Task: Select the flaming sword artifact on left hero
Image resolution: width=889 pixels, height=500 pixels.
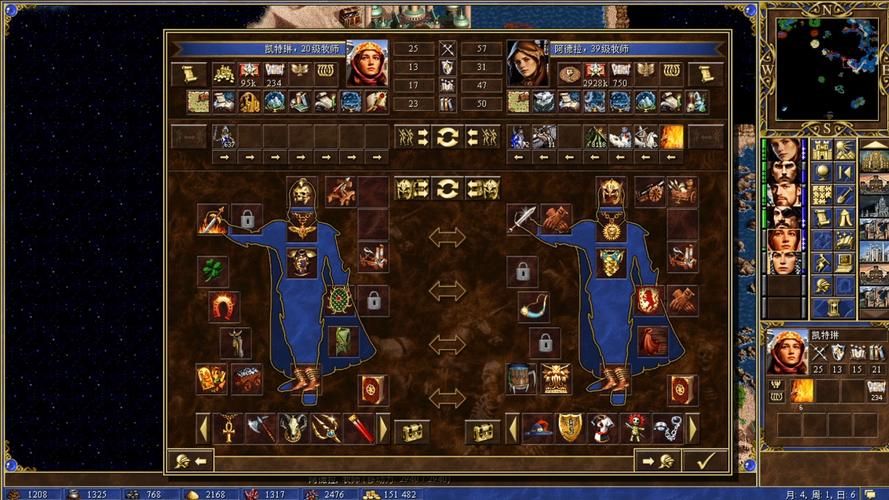Action: click(x=212, y=218)
